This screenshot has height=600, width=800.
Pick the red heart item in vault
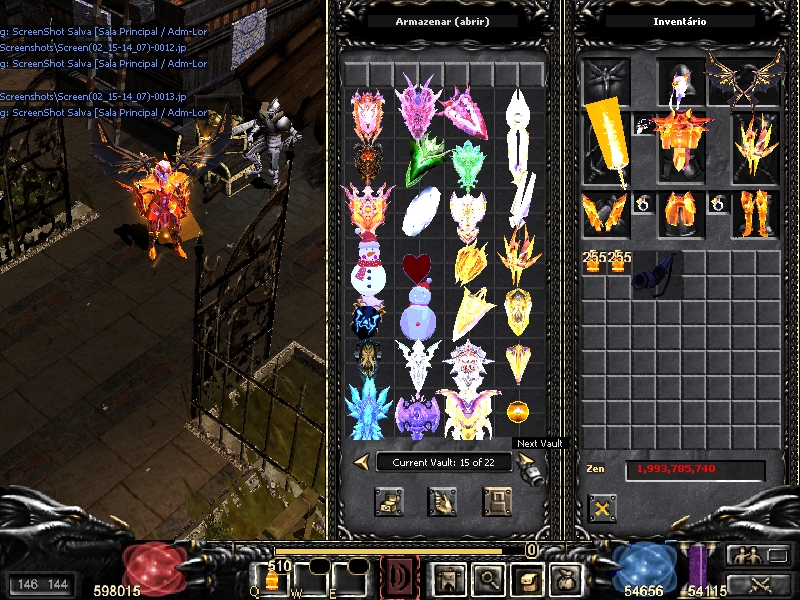click(416, 266)
